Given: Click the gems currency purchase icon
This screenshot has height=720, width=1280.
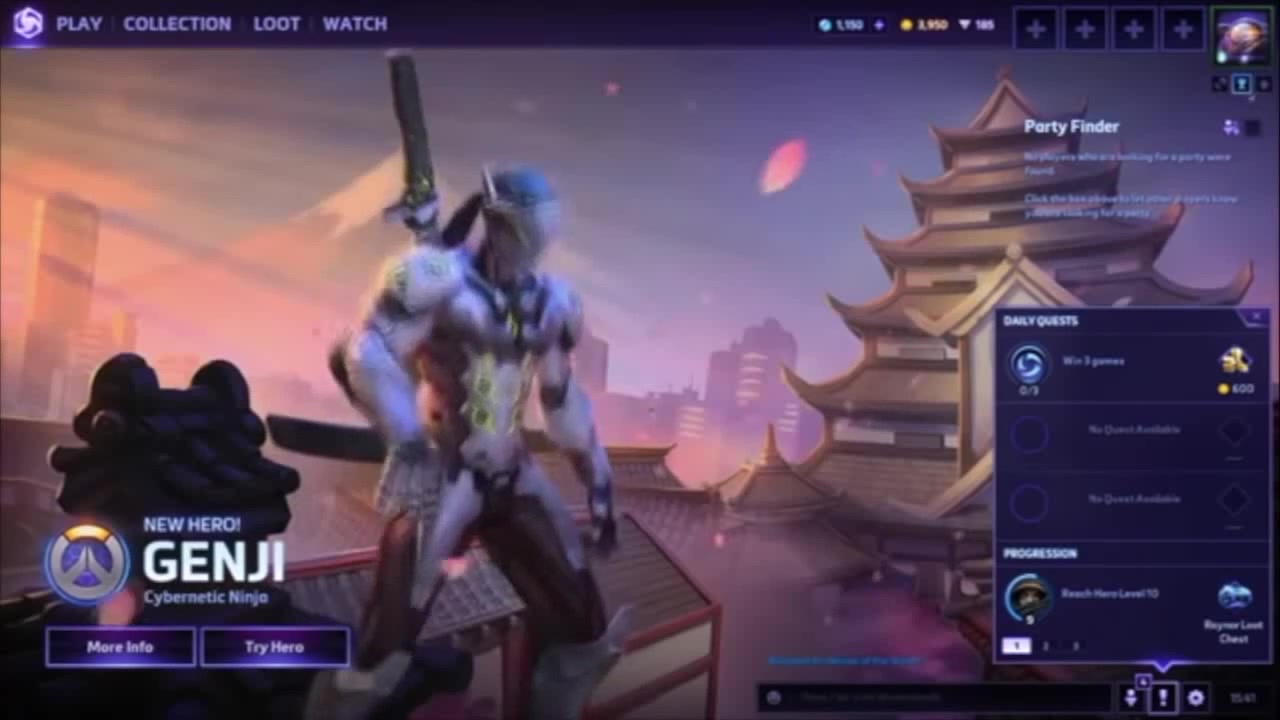Looking at the screenshot, I should [x=879, y=24].
